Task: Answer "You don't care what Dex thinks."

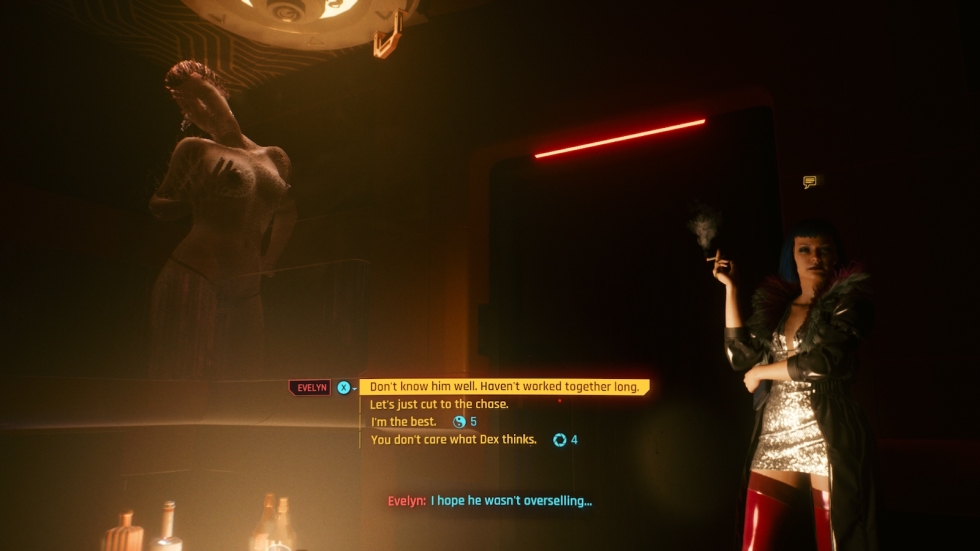Action: [x=453, y=439]
